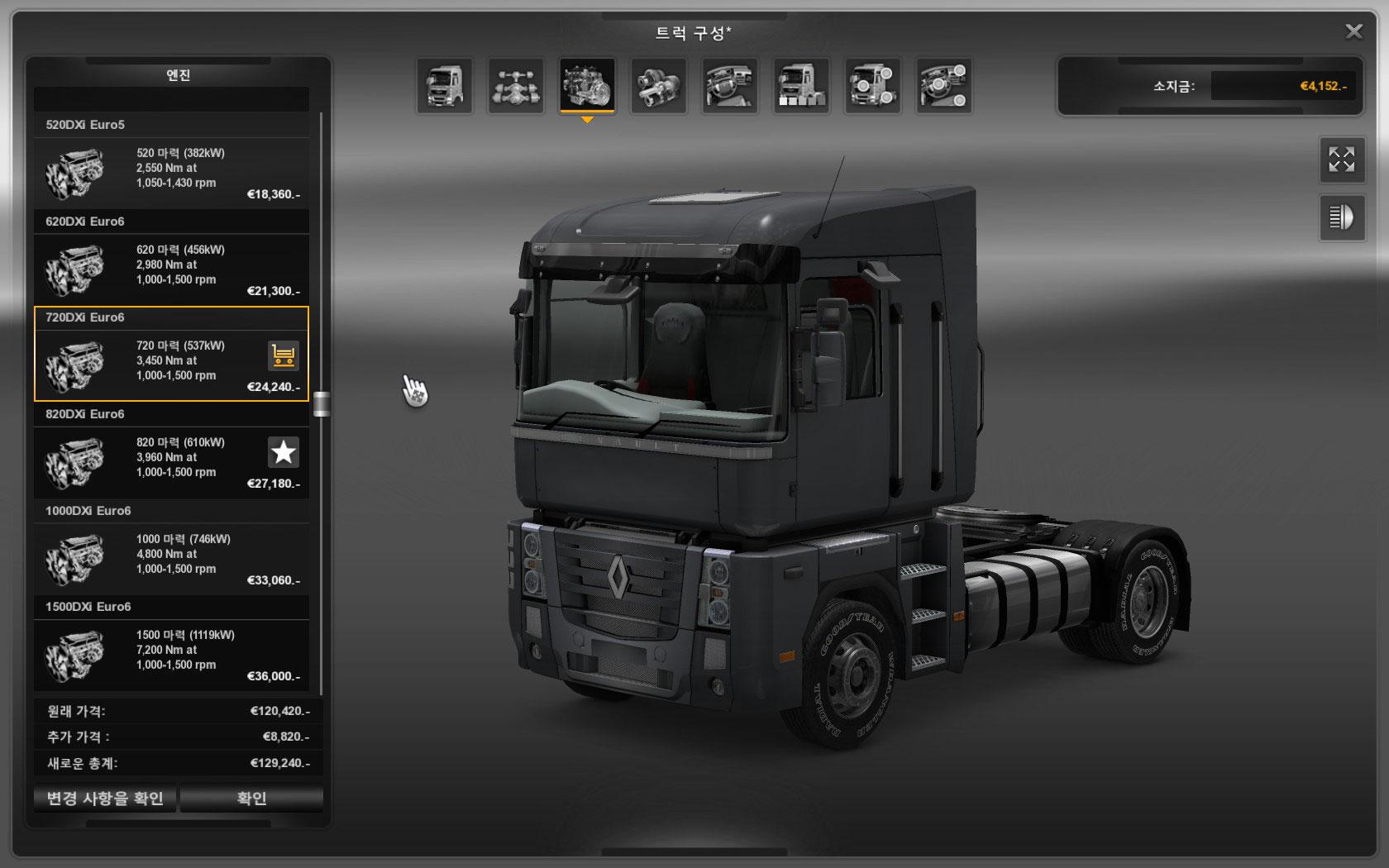Open the truck exterior accessories tab
Viewport: 1389px width, 868px height.
coord(873,85)
